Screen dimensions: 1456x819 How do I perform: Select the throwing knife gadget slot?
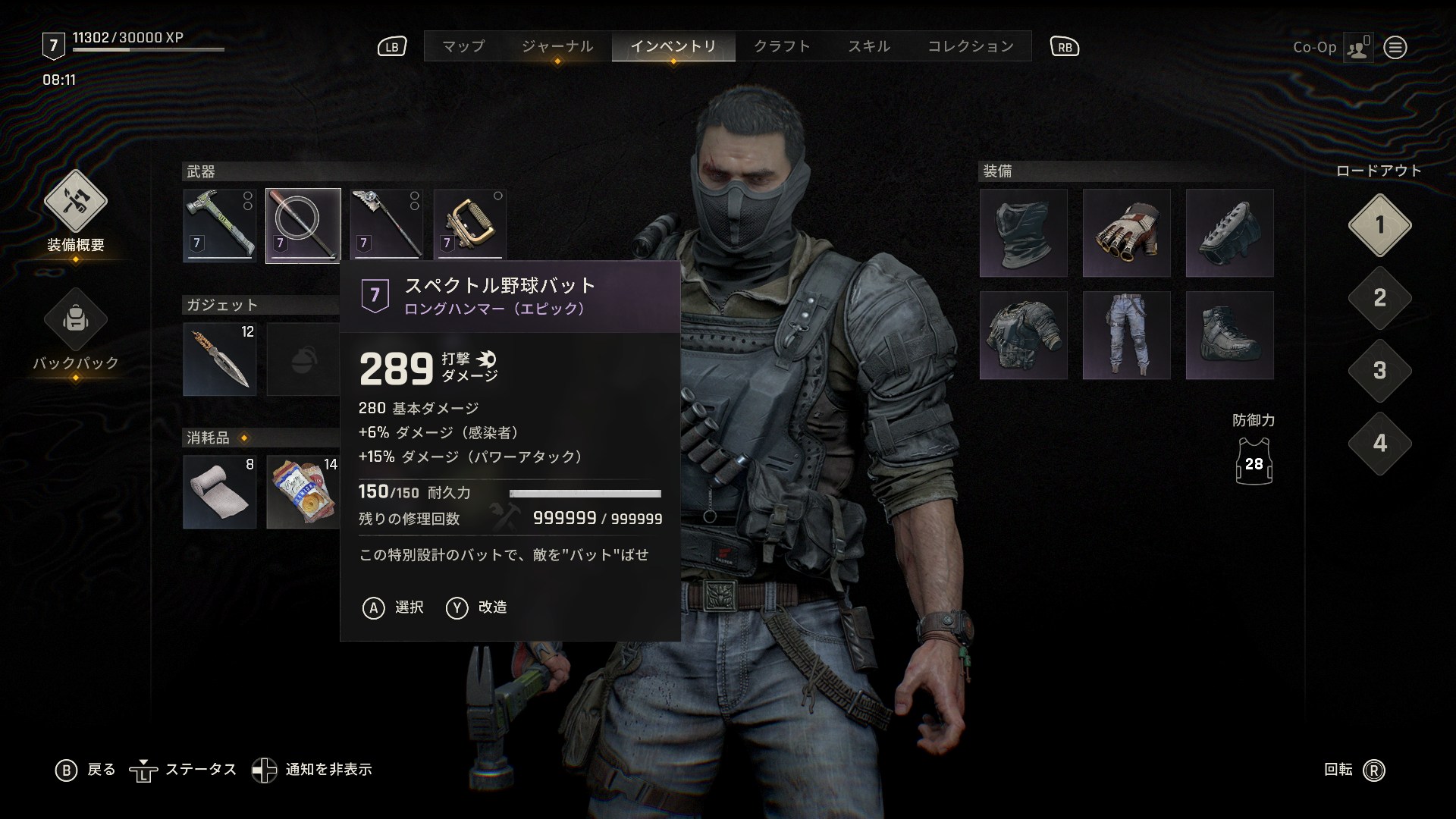[x=220, y=359]
